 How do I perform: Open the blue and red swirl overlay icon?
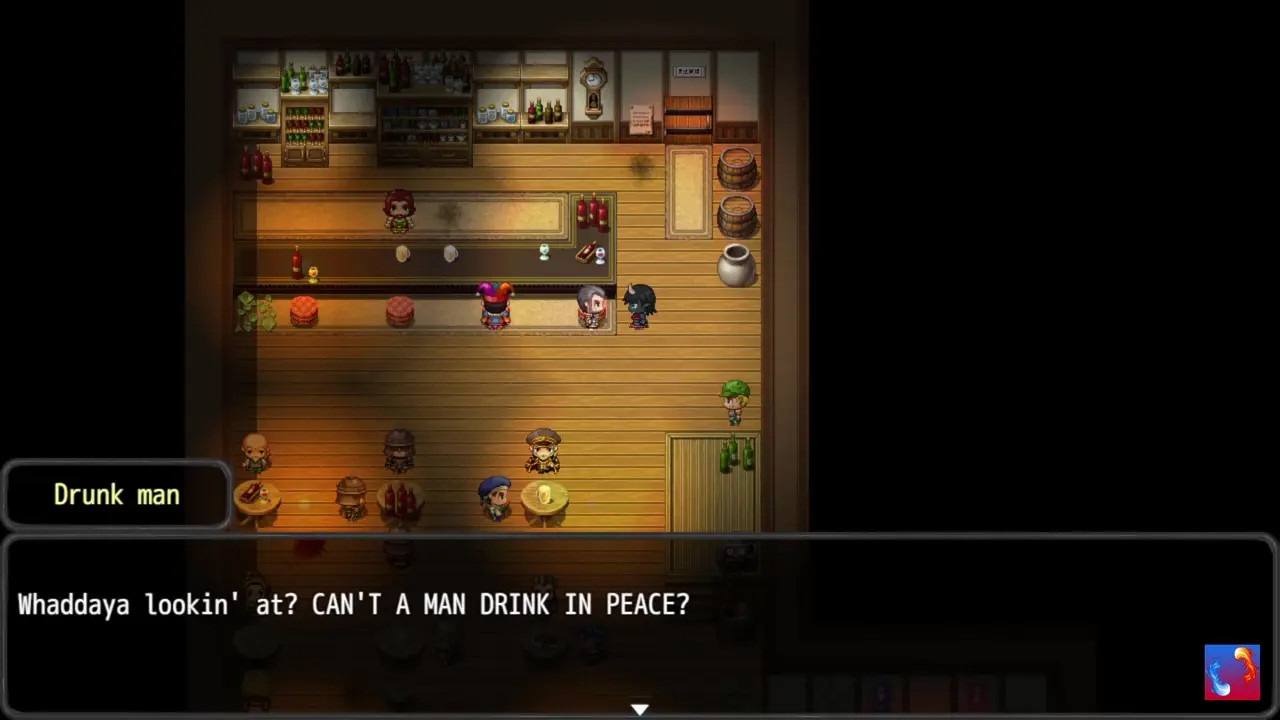[1232, 672]
